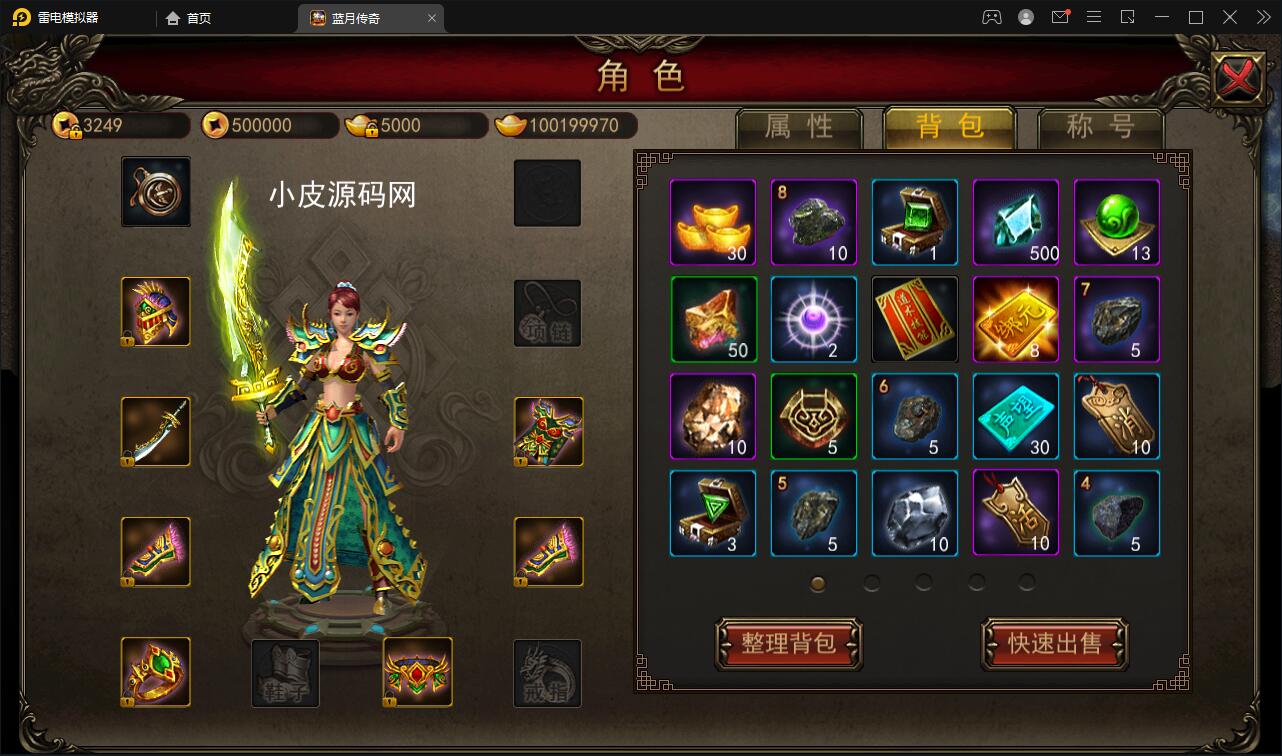Image resolution: width=1282 pixels, height=756 pixels.
Task: Select the second inventory page dot
Action: point(870,580)
